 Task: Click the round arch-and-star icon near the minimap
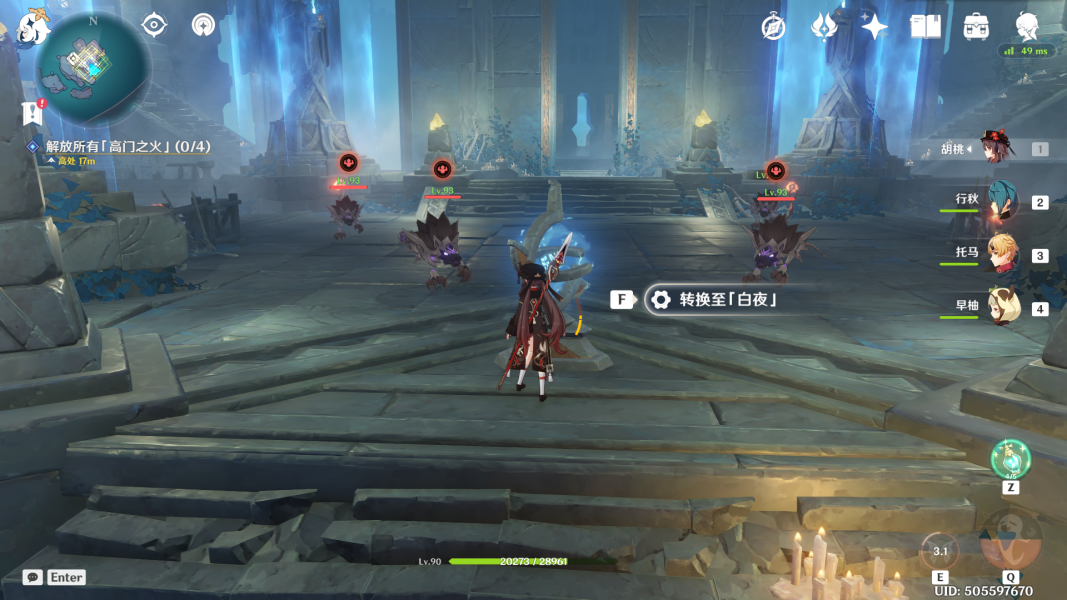(203, 25)
